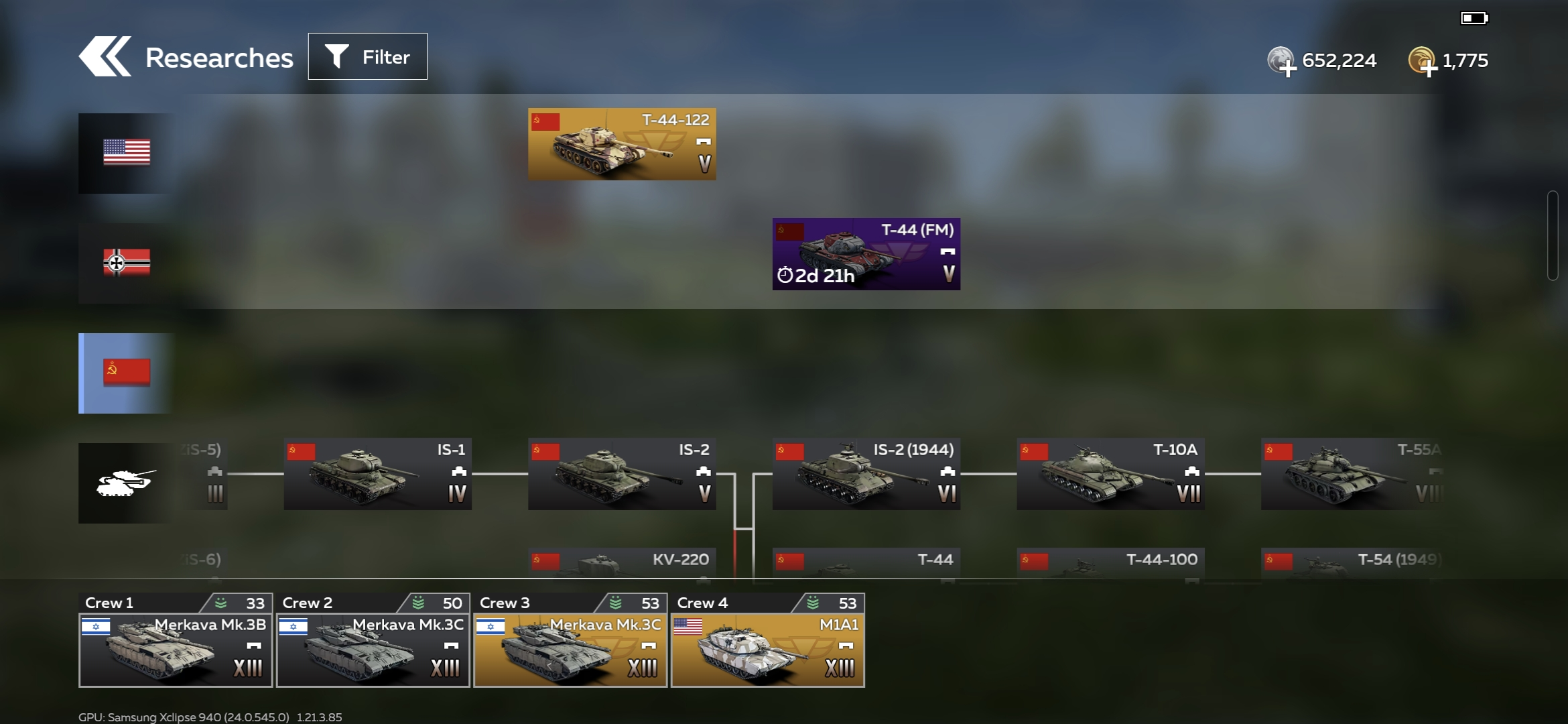1568x724 pixels.
Task: Choose the IS-2 rank V tank
Action: [x=621, y=474]
